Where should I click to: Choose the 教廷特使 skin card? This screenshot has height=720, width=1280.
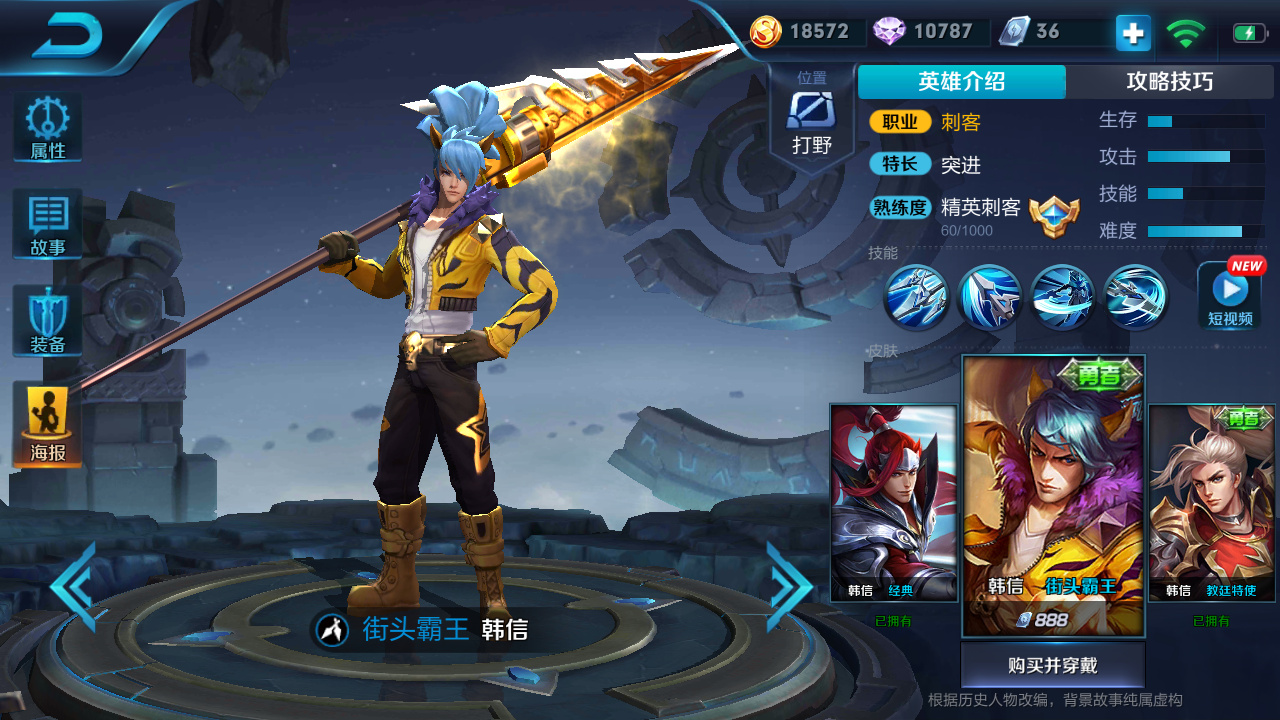click(x=1211, y=502)
